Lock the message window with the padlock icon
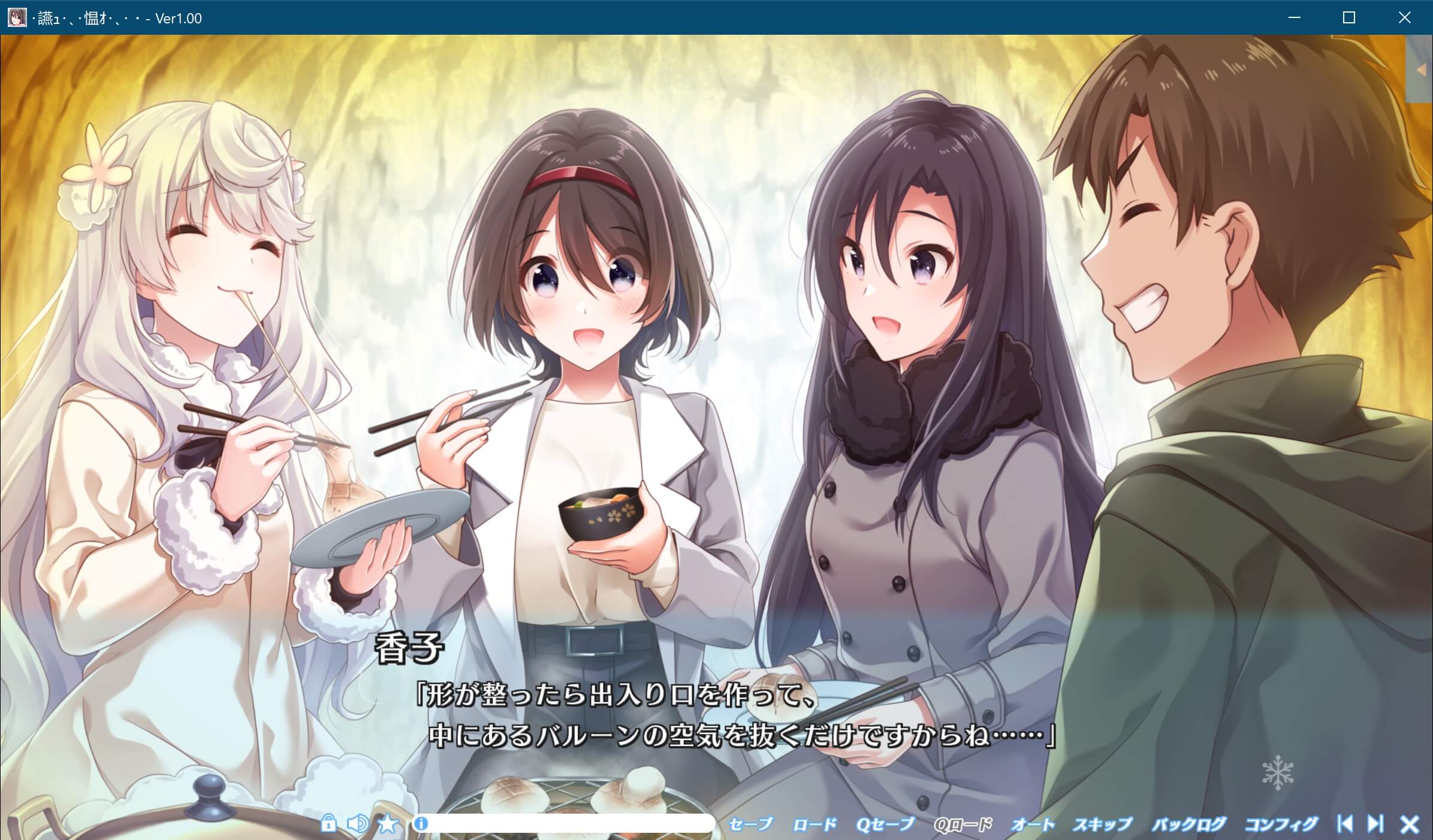Viewport: 1433px width, 840px height. coord(328,824)
